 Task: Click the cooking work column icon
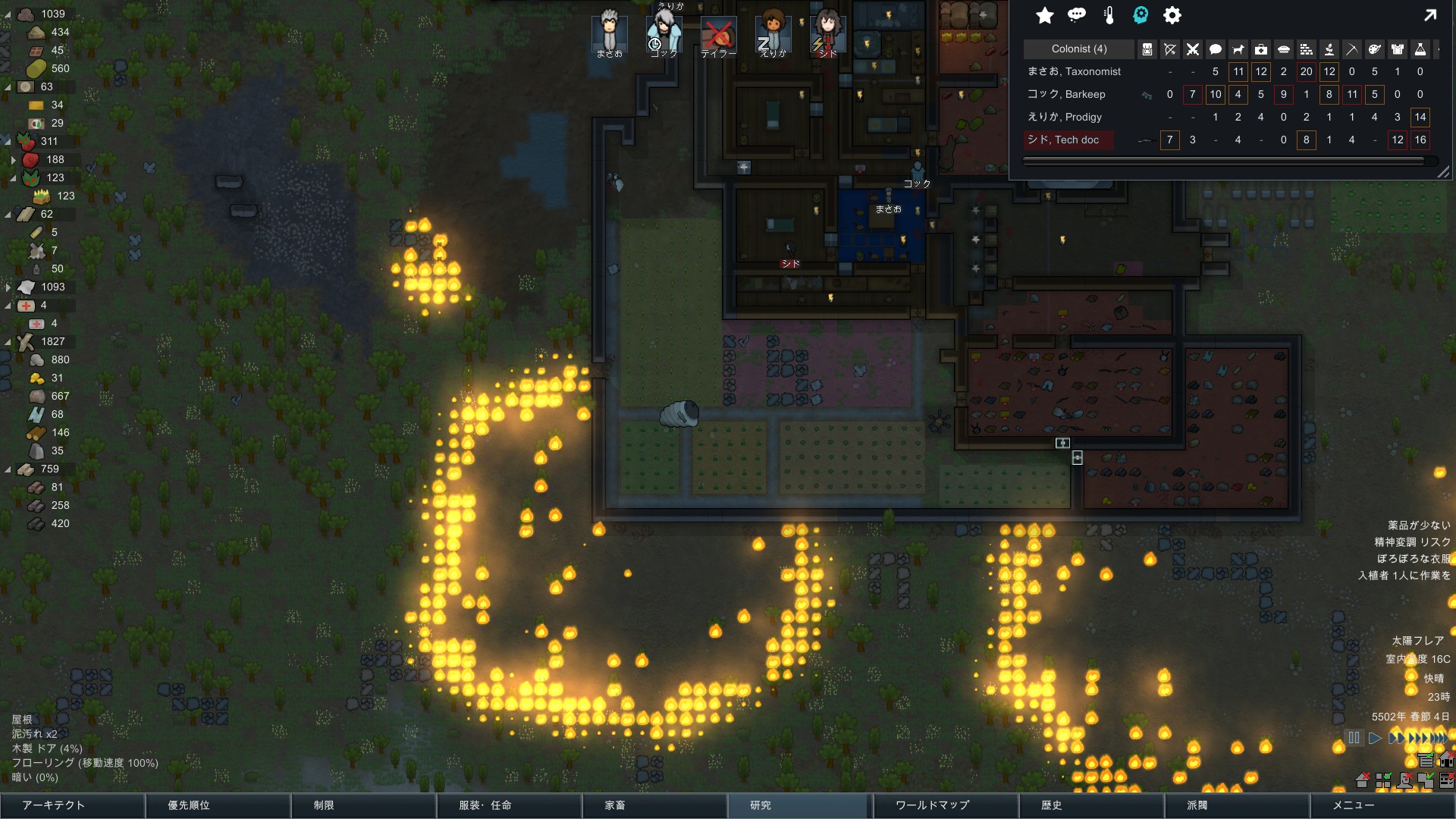1283,49
